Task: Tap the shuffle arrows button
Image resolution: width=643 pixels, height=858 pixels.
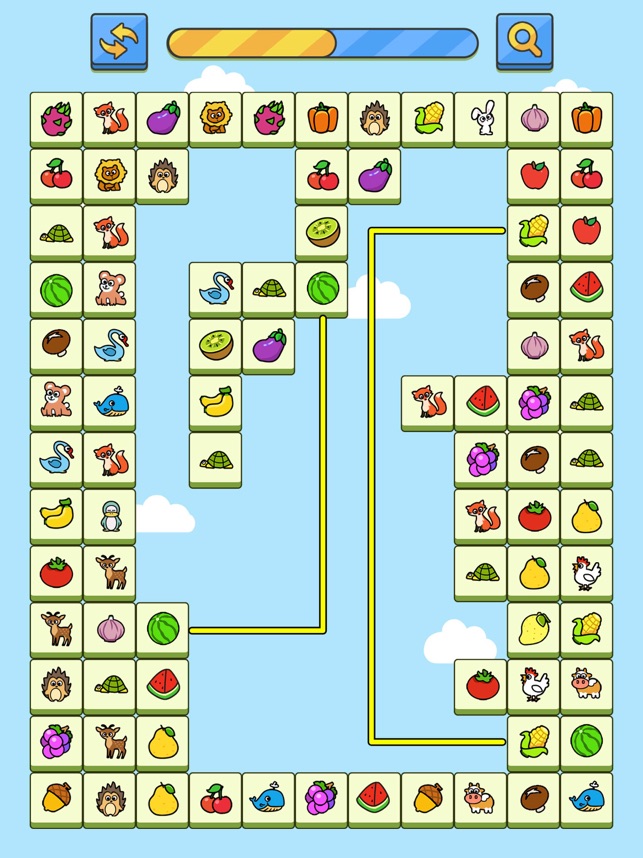Action: [x=118, y=41]
